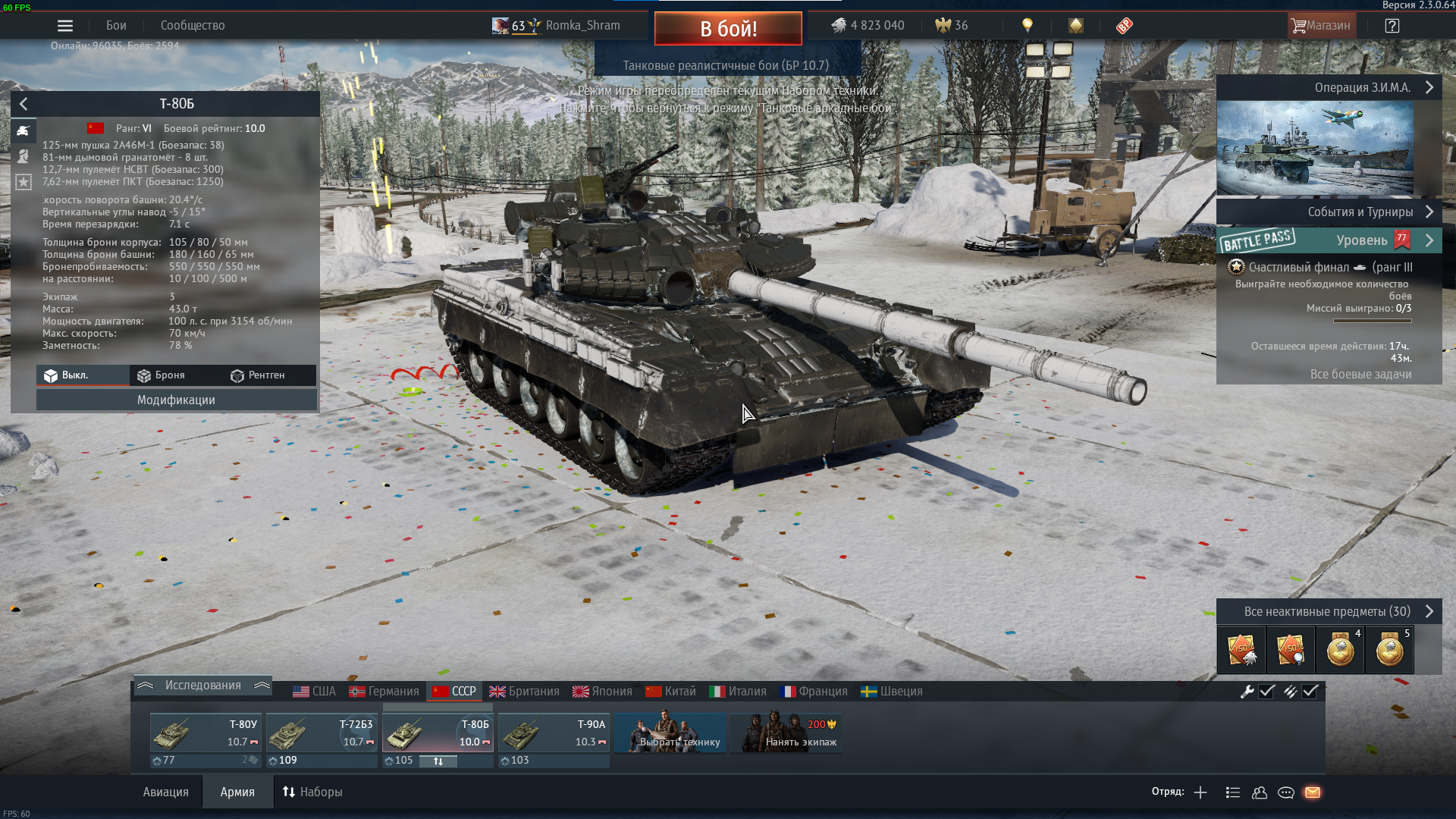View Все боевые задачи
The width and height of the screenshot is (1456, 819).
[1360, 375]
